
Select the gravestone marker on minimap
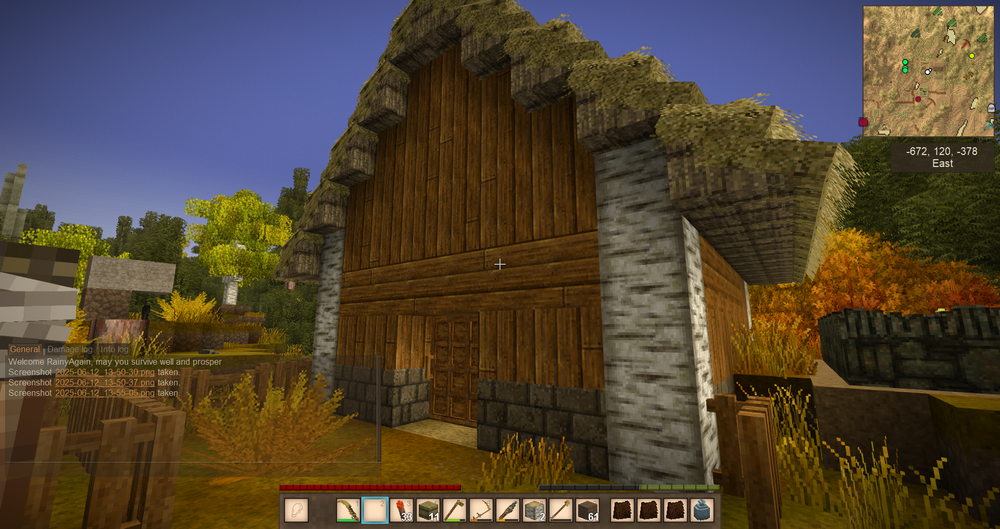[990, 108]
